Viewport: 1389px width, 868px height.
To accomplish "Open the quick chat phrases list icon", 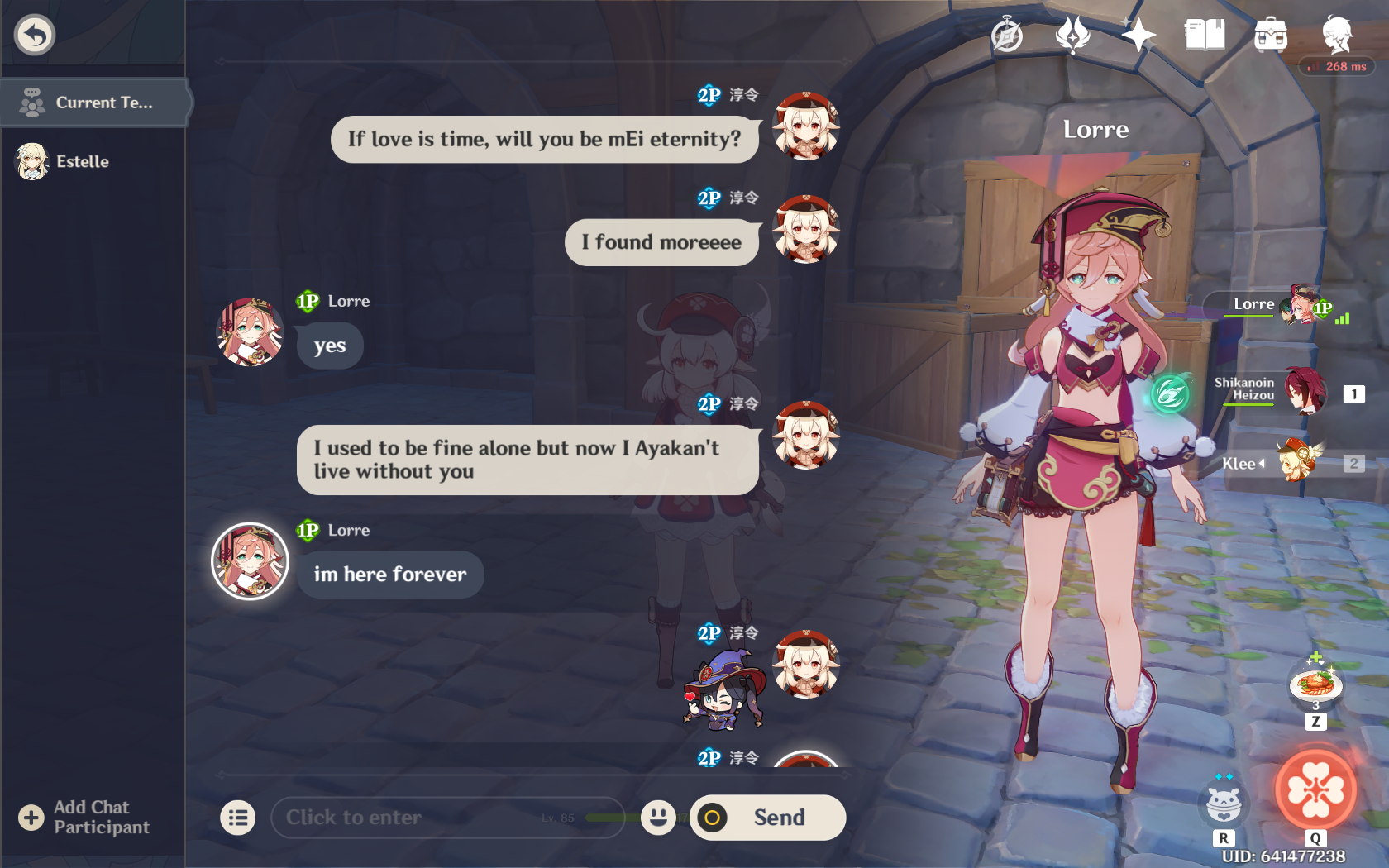I will [x=238, y=818].
